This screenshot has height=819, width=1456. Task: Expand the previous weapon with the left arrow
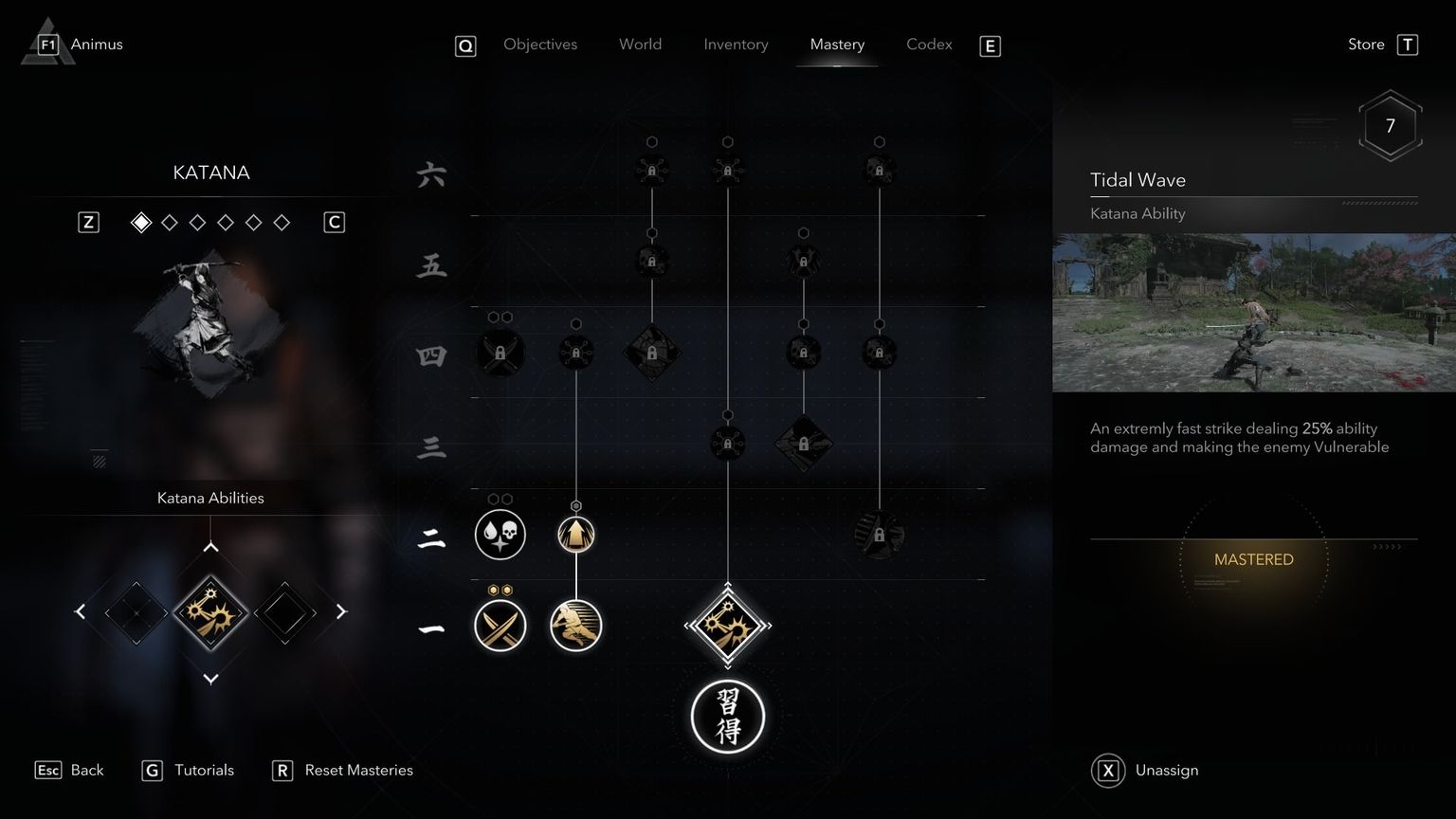point(81,611)
